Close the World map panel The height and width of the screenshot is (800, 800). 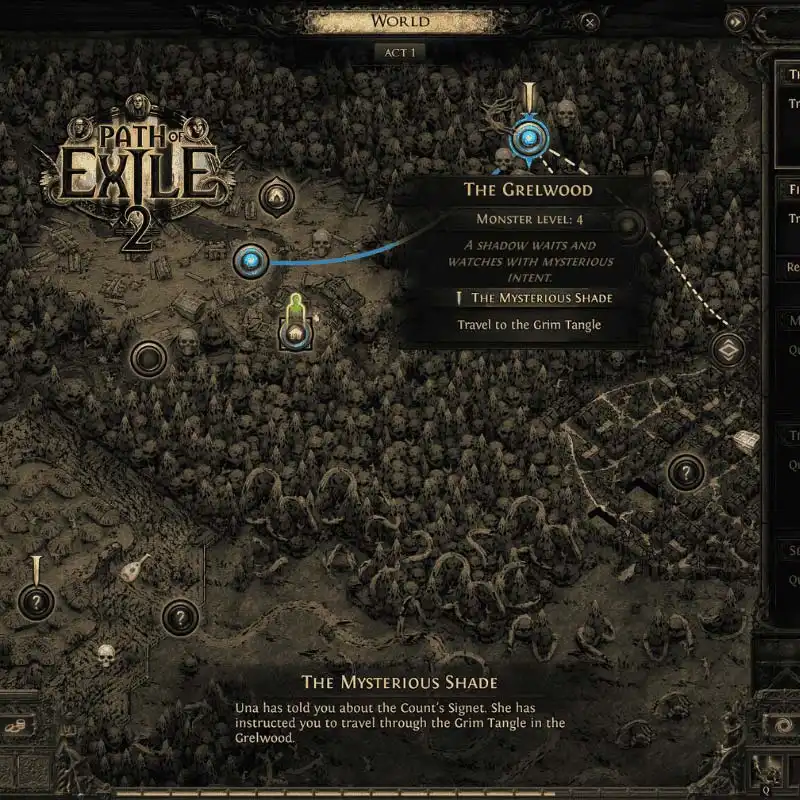point(591,21)
